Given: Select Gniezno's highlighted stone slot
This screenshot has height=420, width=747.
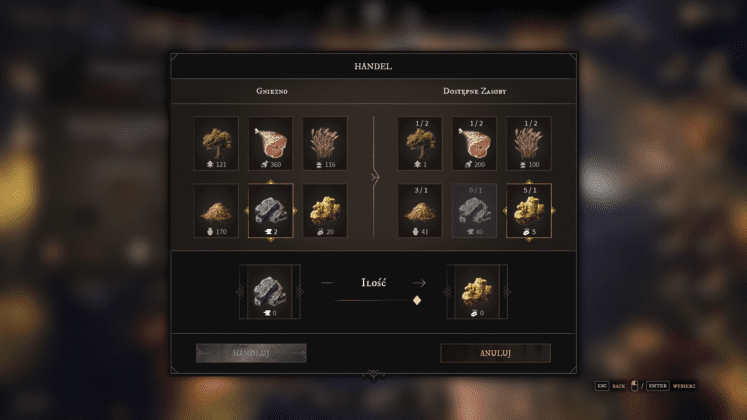Looking at the screenshot, I should pos(270,210).
